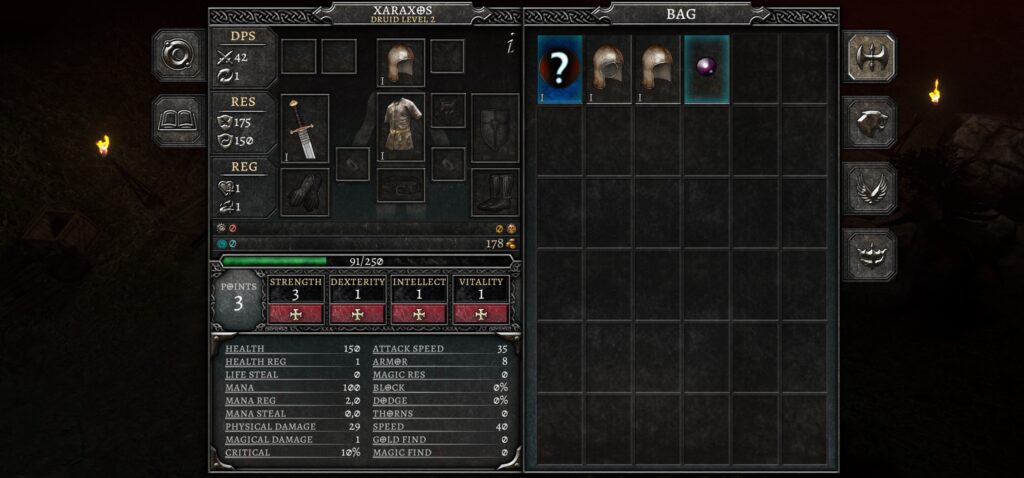Raise Vitality with the plus button
Screen dimensions: 1024x478
[480, 313]
